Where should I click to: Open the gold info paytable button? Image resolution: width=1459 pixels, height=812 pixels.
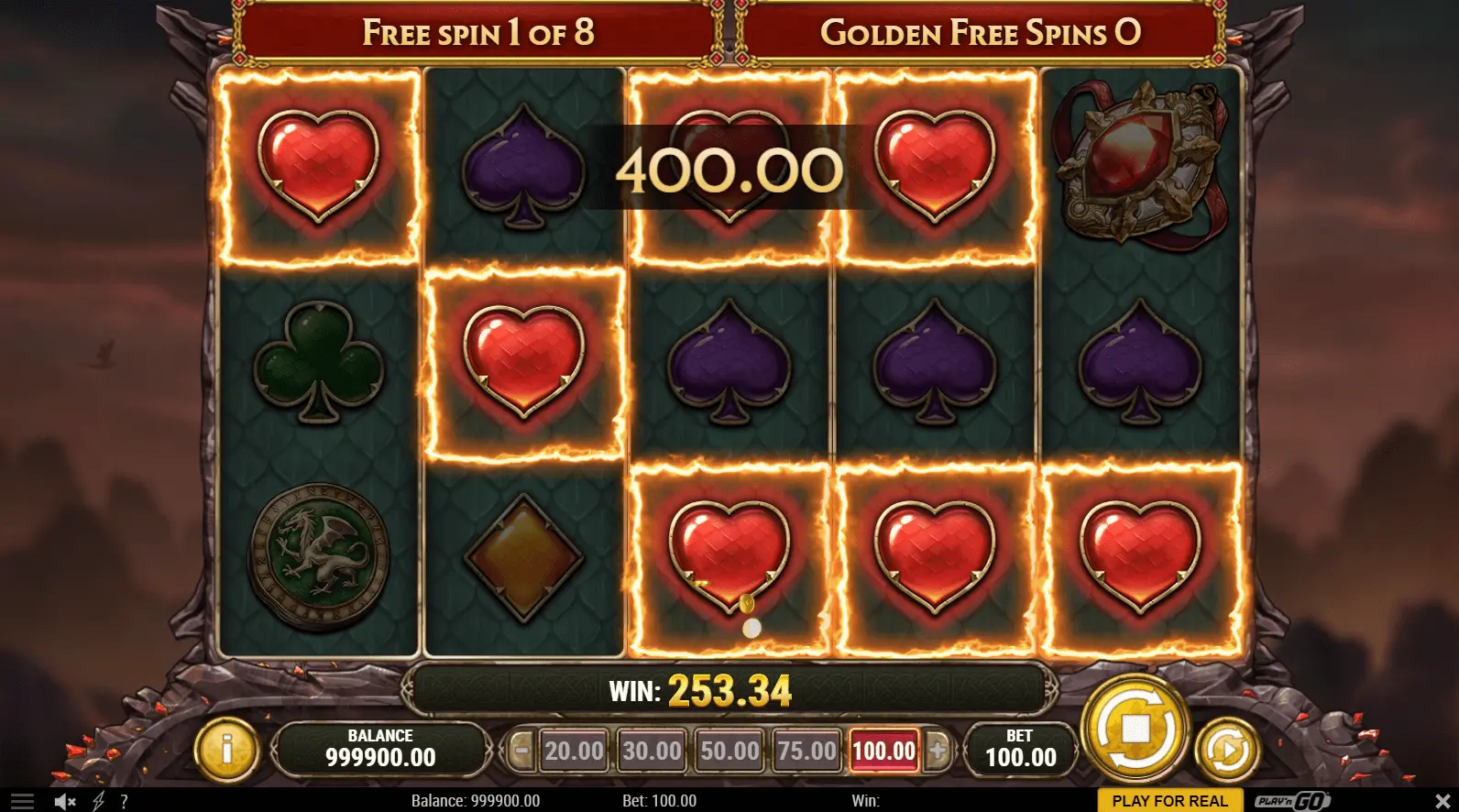[x=226, y=751]
